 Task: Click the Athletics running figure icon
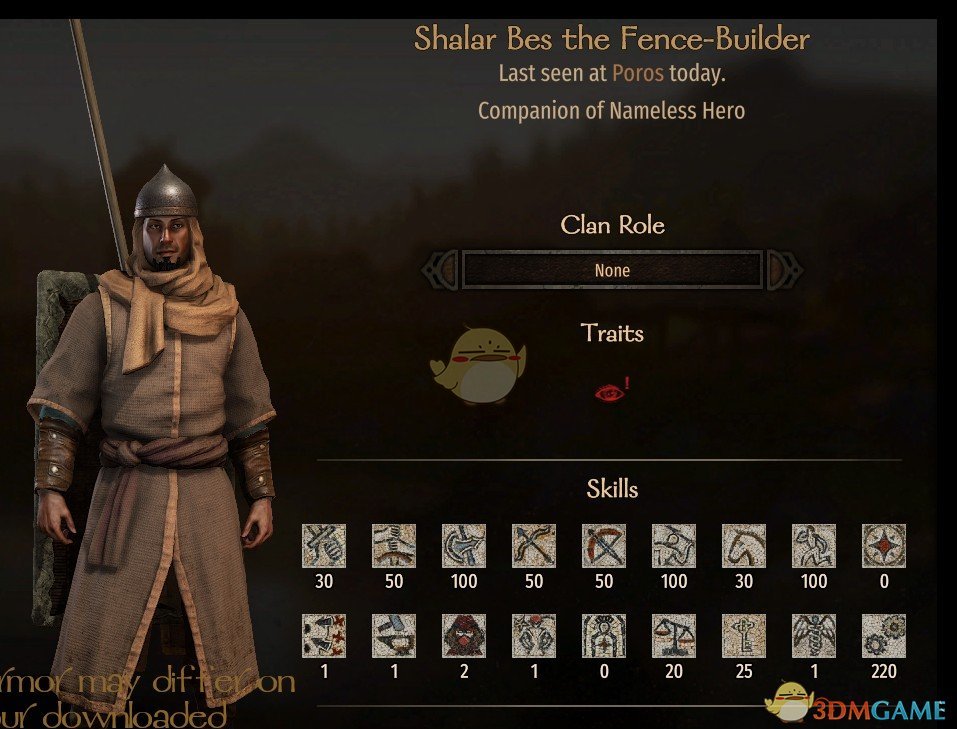pos(814,546)
